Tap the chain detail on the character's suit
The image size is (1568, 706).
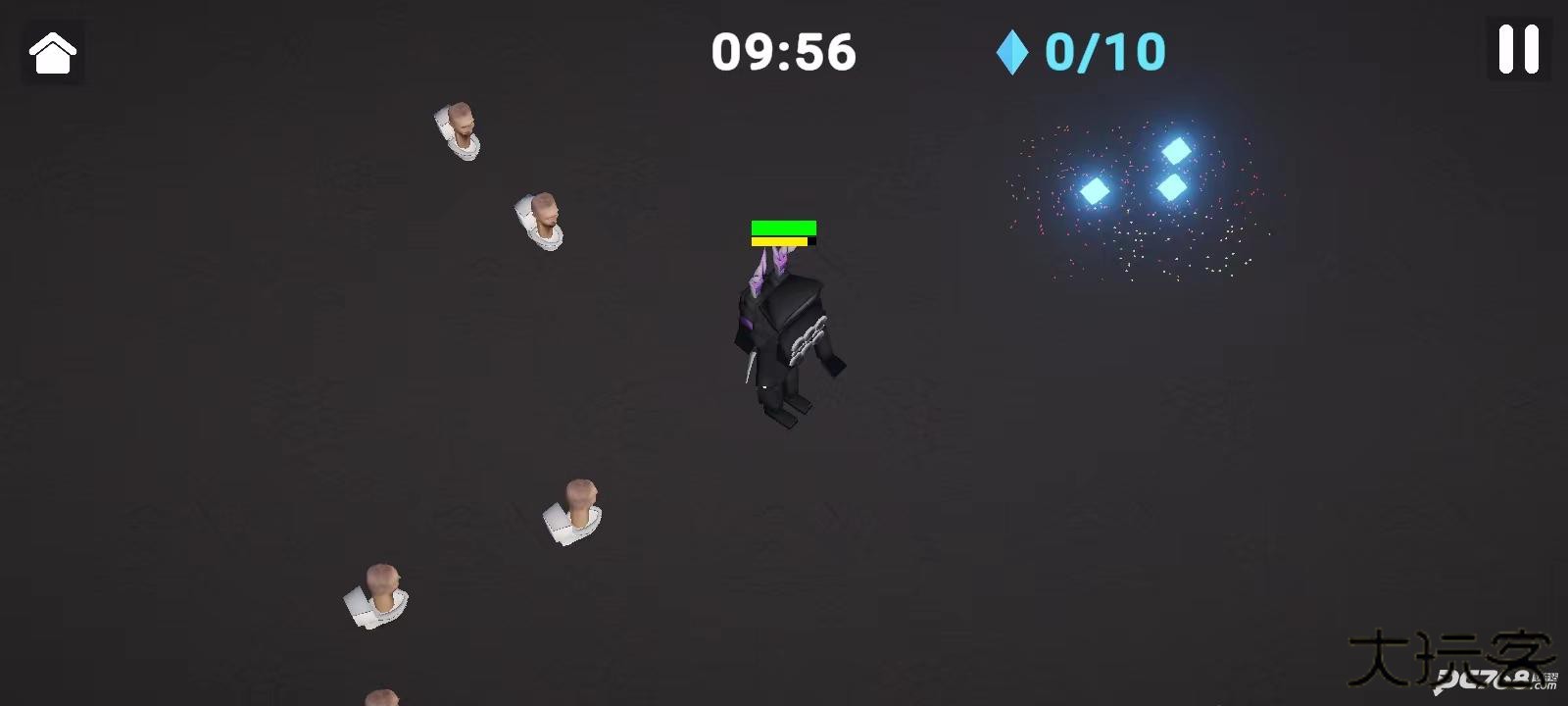(x=806, y=338)
